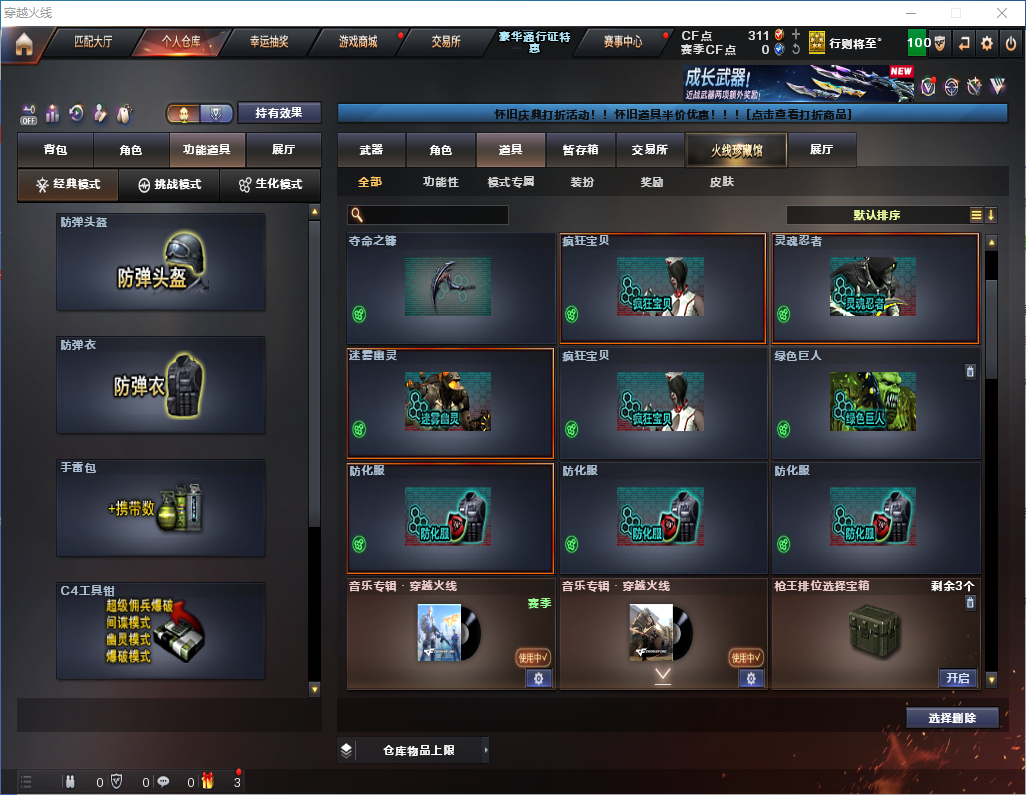1026x795 pixels.
Task: Filter items by 功能性 category
Action: (440, 182)
